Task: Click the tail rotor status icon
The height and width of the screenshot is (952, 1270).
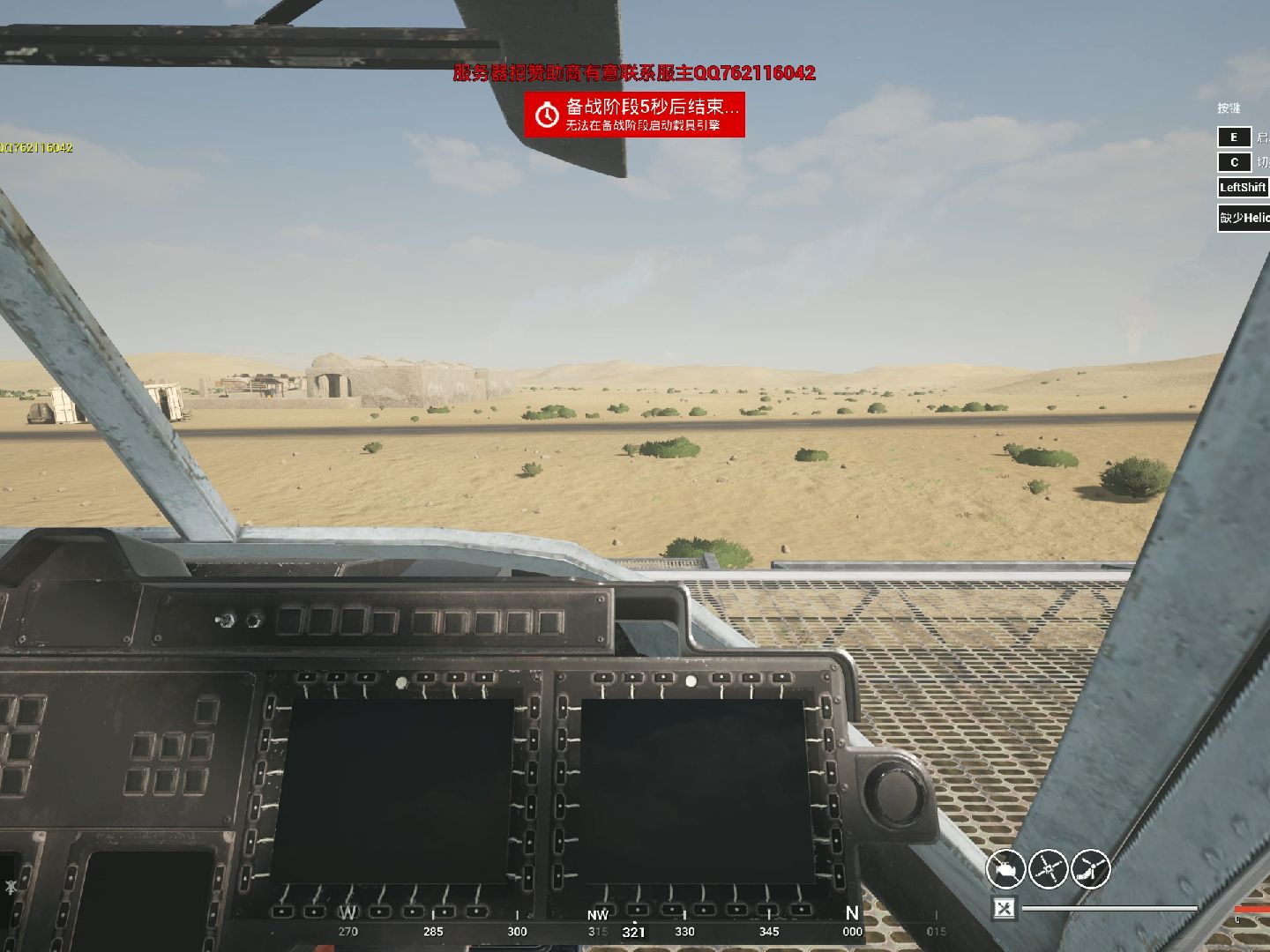Action: (1090, 869)
